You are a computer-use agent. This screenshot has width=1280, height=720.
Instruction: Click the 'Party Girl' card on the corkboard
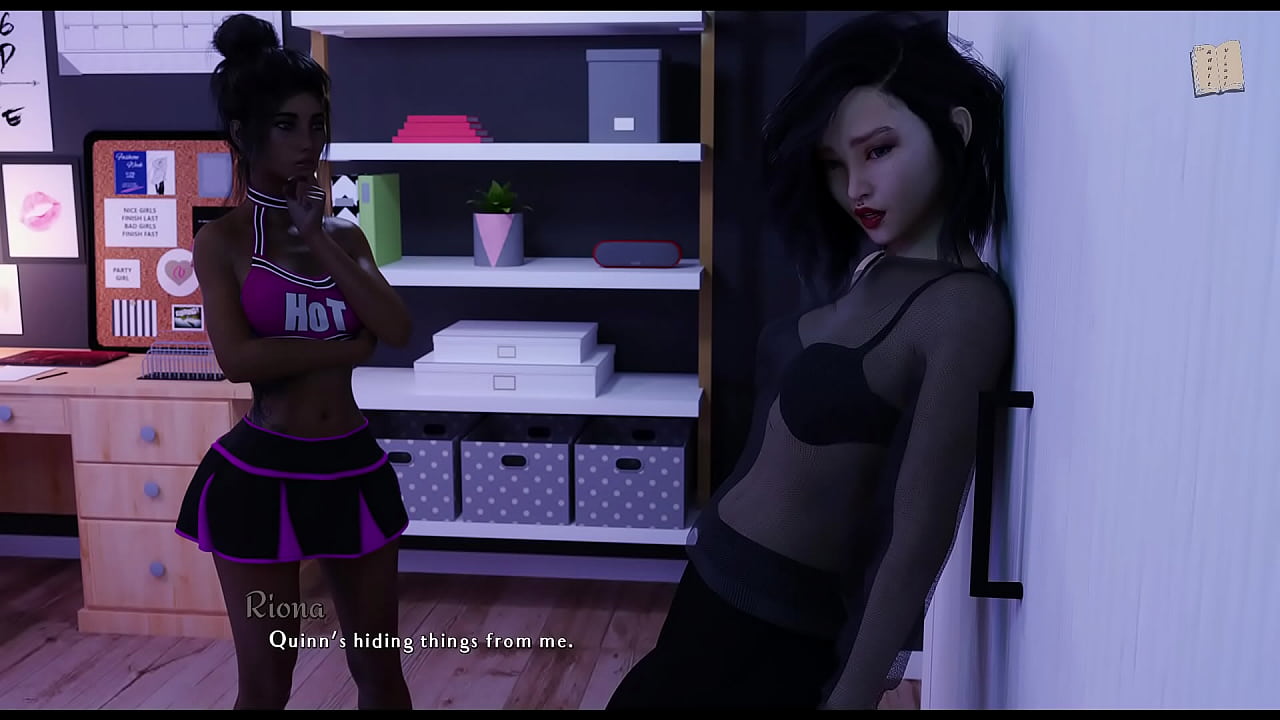[x=121, y=272]
